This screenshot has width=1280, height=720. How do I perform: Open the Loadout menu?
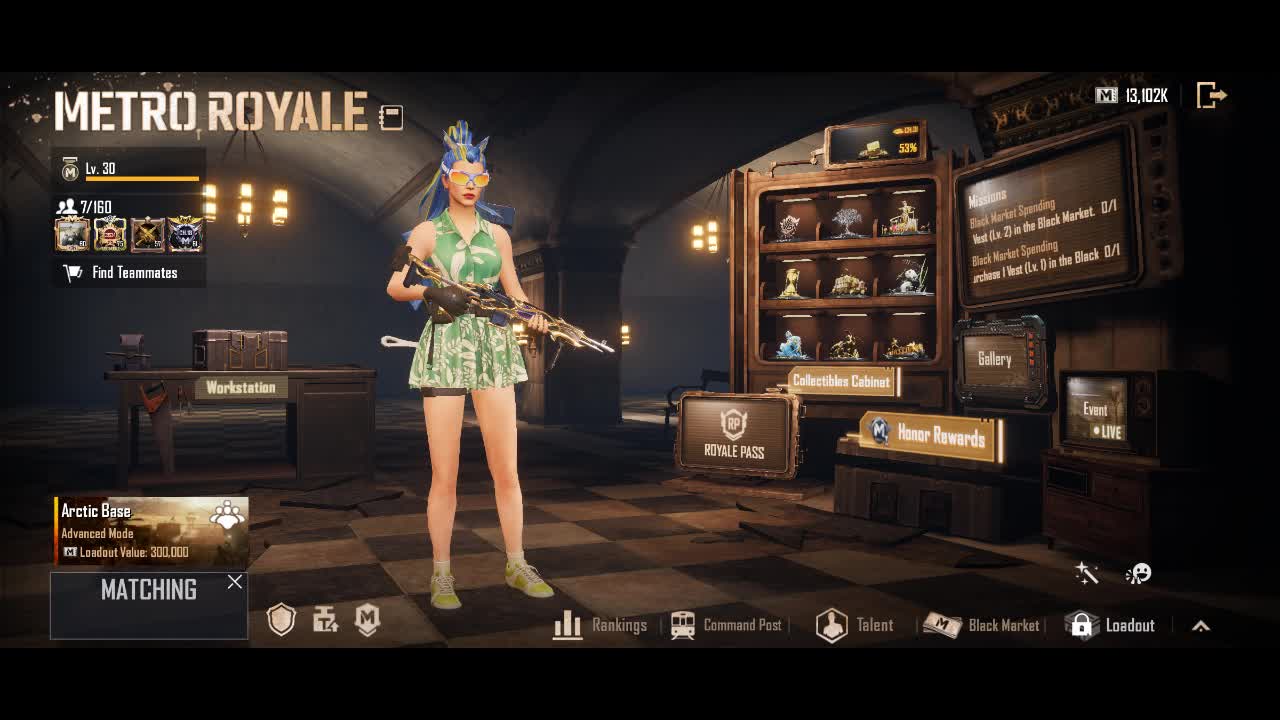coord(1110,625)
